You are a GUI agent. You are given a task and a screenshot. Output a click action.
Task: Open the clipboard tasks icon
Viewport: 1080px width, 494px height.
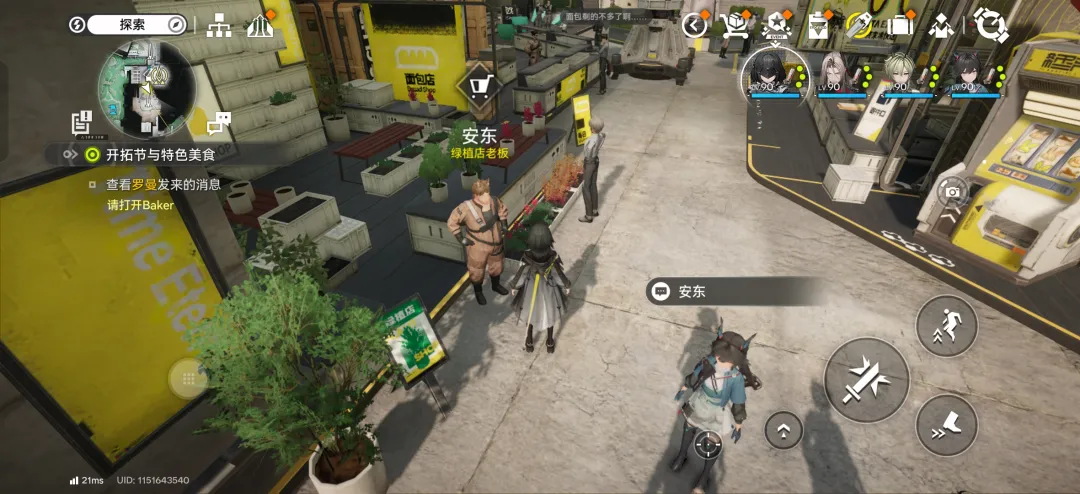pyautogui.click(x=819, y=25)
